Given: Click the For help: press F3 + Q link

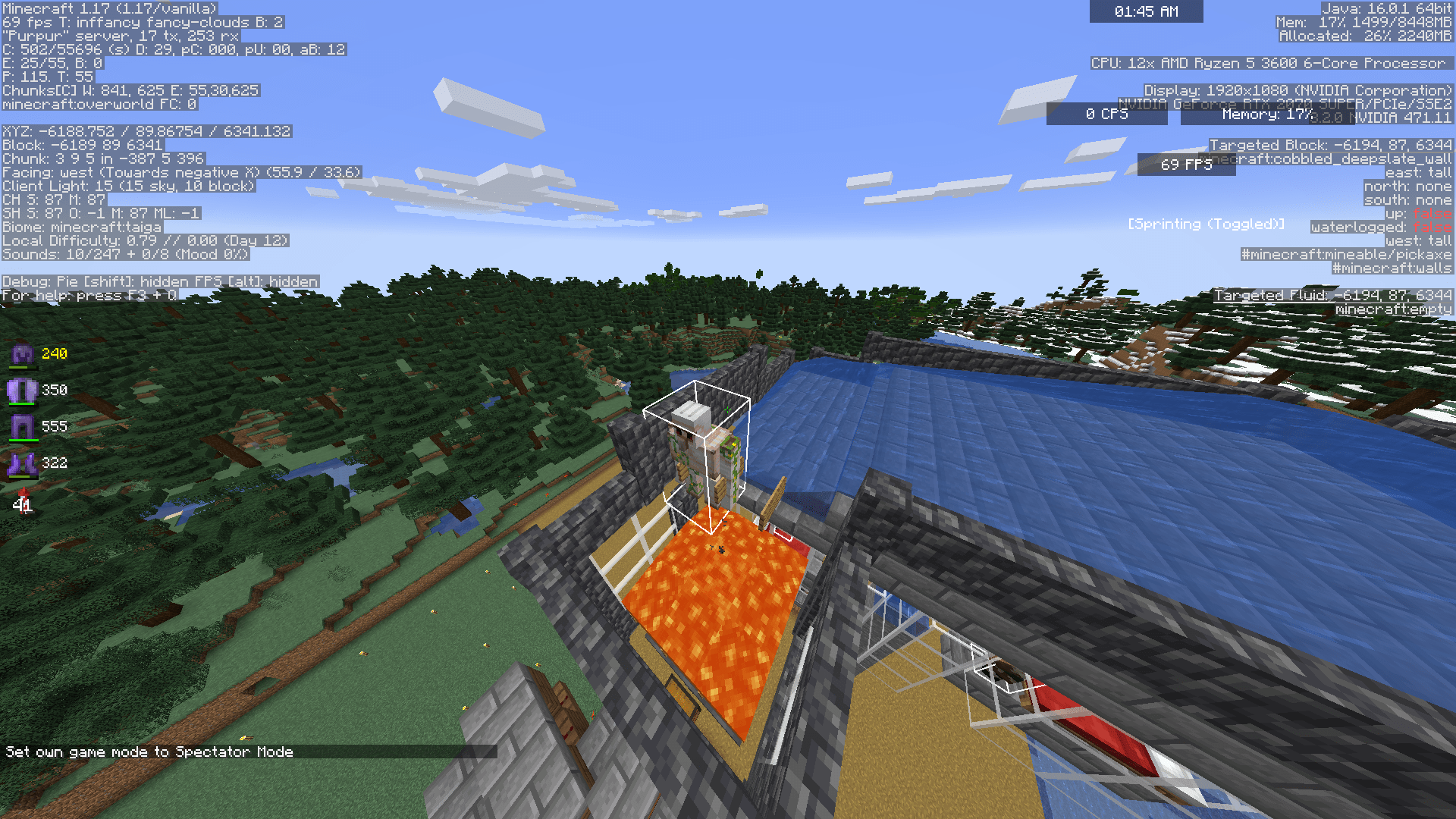Looking at the screenshot, I should tap(87, 295).
